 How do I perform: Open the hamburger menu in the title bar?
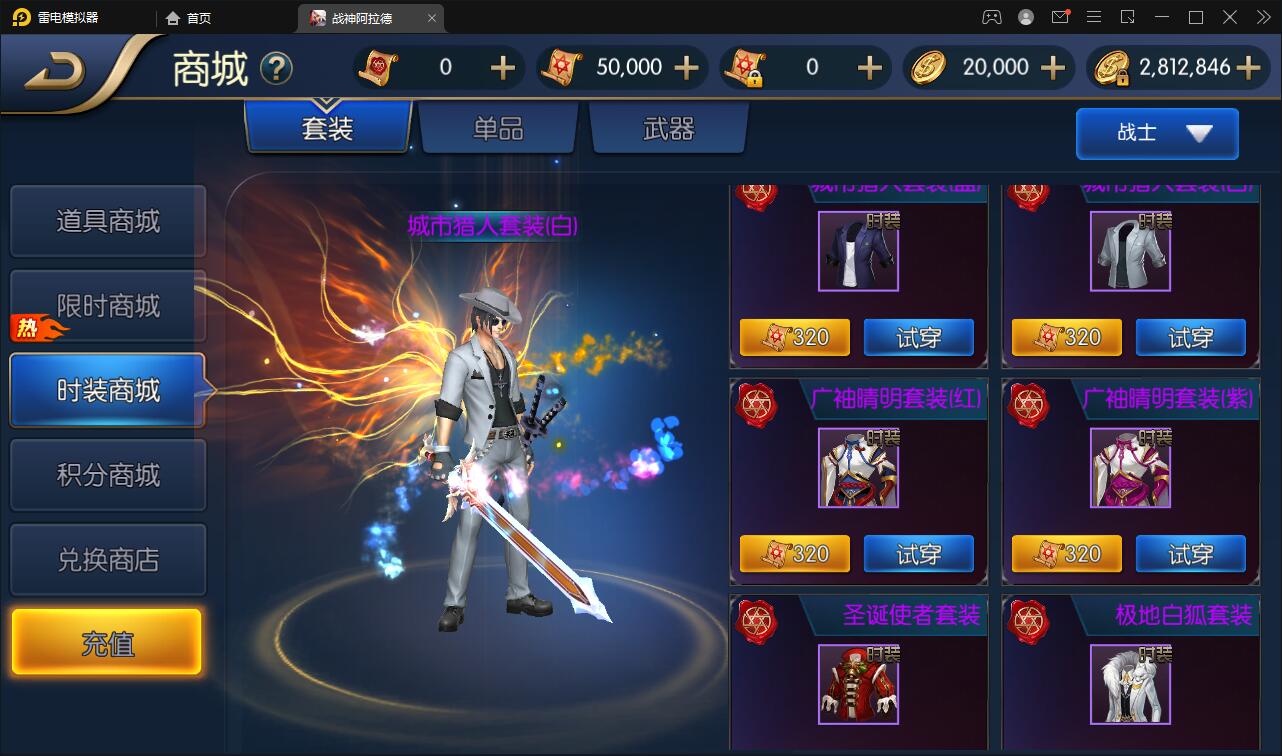pos(1094,17)
